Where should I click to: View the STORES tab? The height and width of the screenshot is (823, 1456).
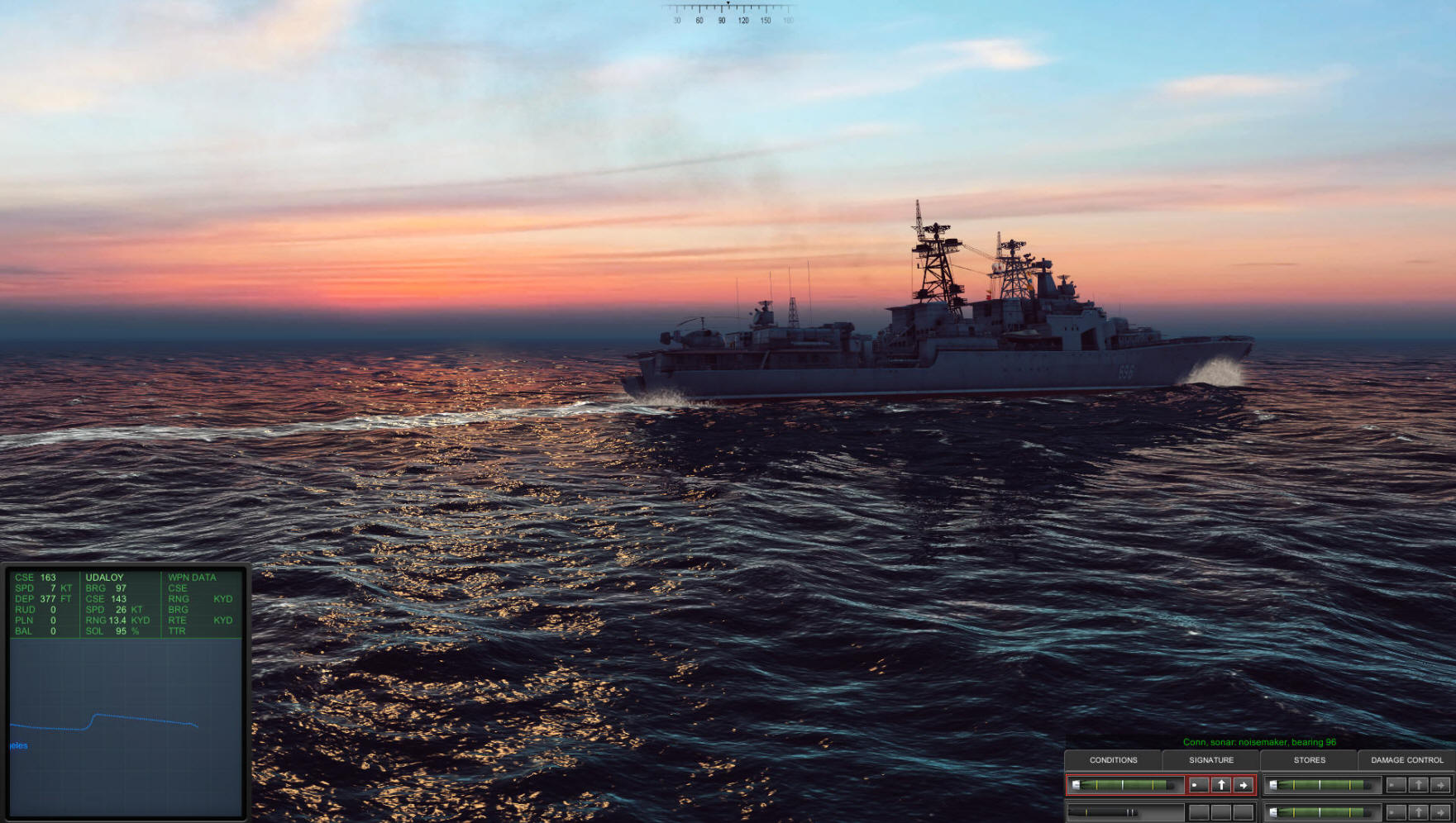point(1309,760)
